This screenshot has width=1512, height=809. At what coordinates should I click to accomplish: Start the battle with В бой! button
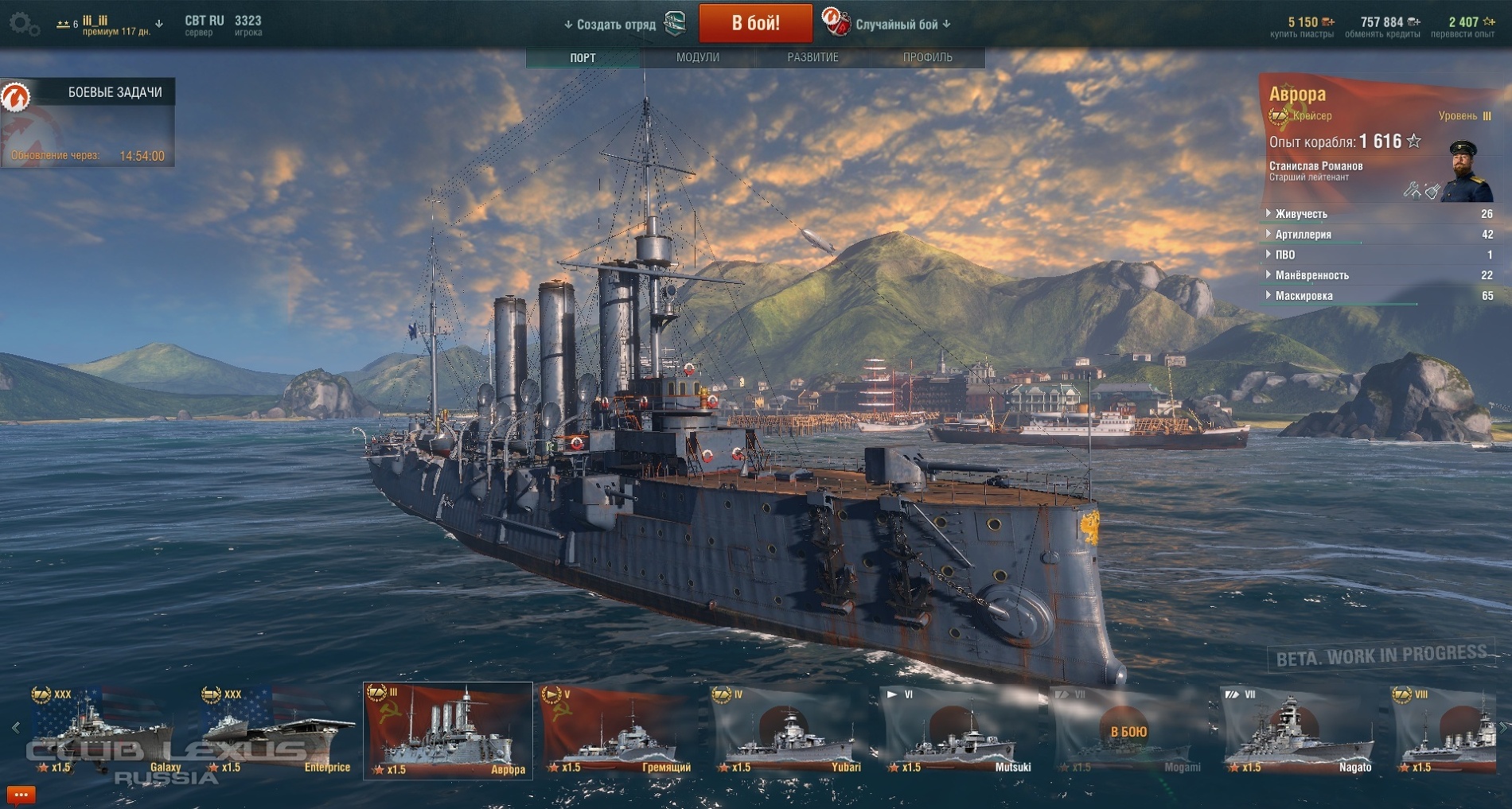click(x=755, y=23)
